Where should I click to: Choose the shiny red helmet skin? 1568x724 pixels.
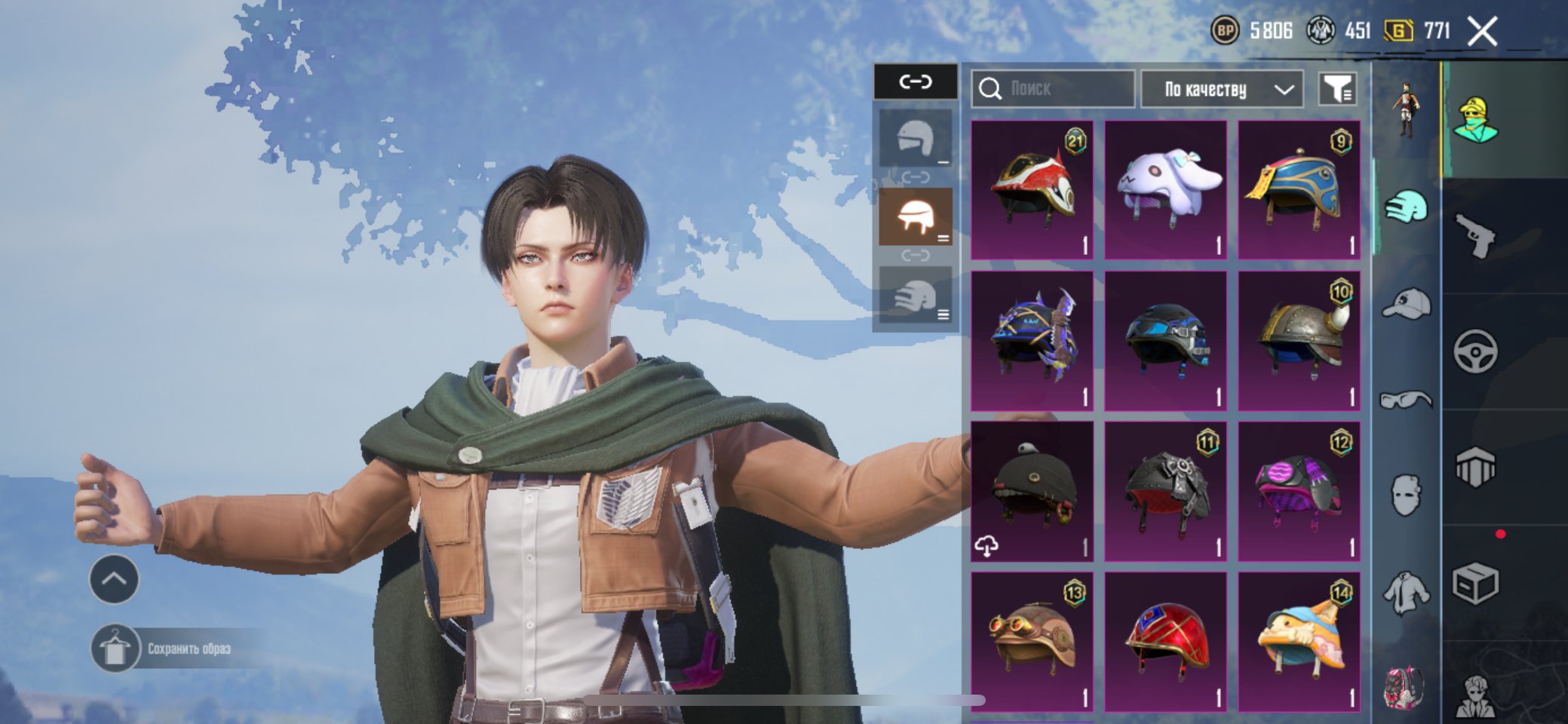tap(1165, 642)
